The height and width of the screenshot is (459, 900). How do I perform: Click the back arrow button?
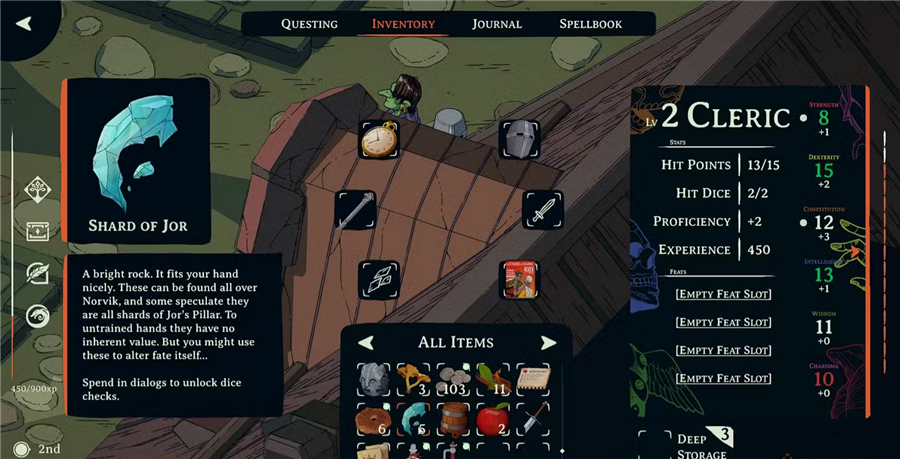click(x=25, y=23)
